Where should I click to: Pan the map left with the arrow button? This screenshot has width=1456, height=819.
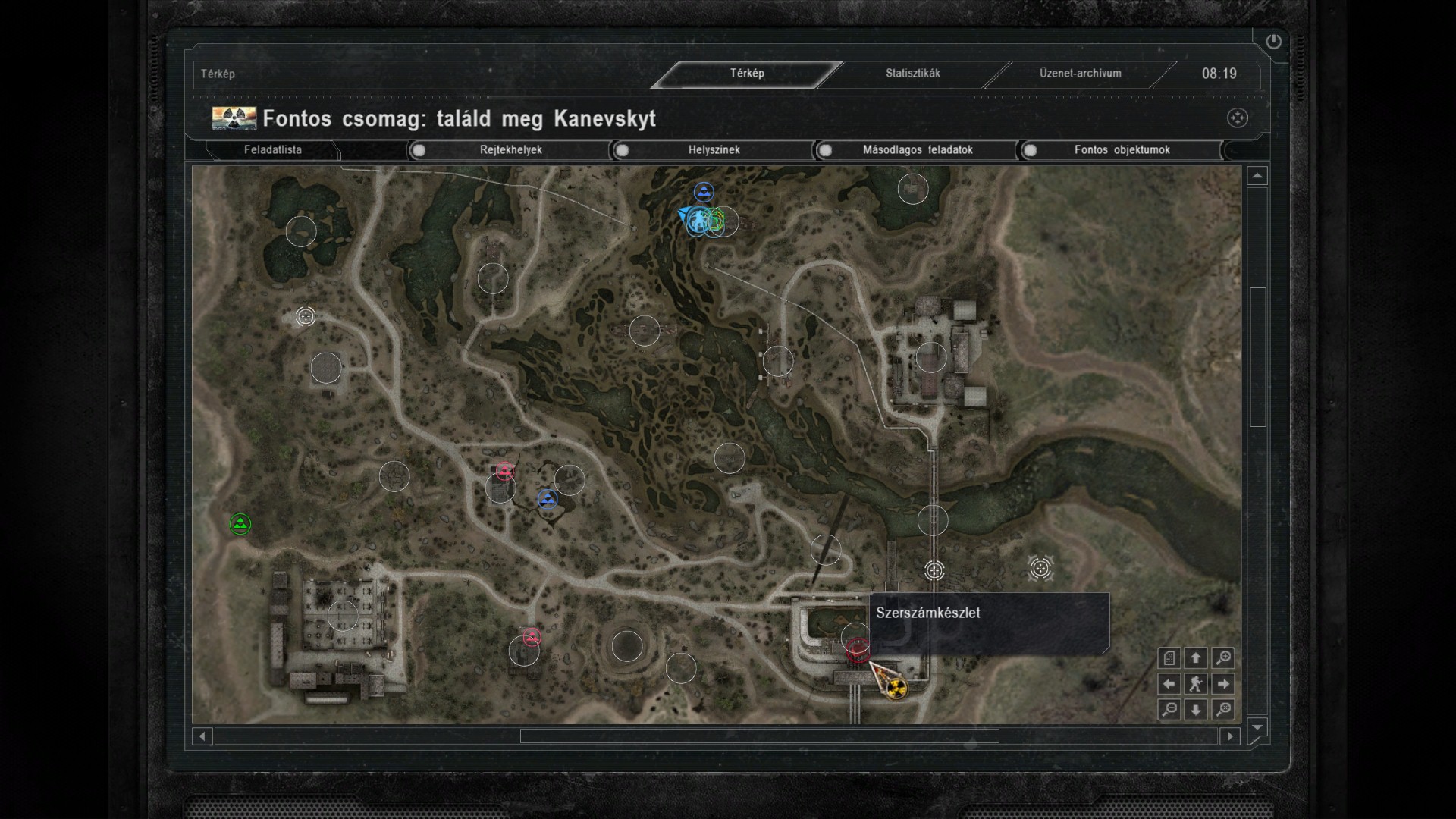tap(1169, 684)
